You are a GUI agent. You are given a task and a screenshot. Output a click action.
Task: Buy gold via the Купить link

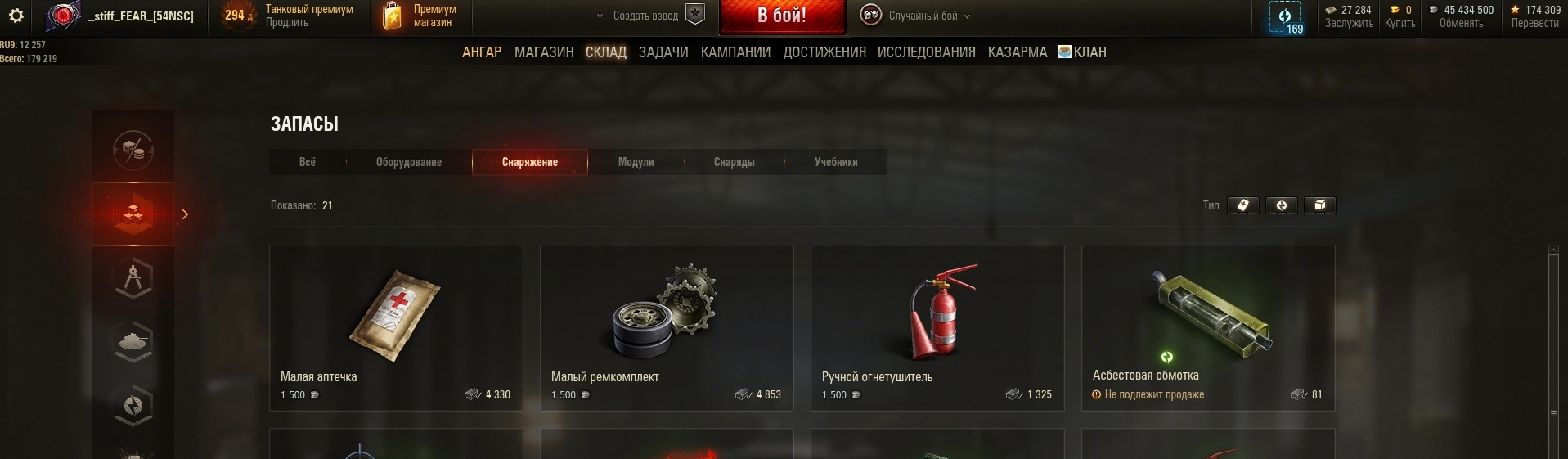coord(1400,23)
